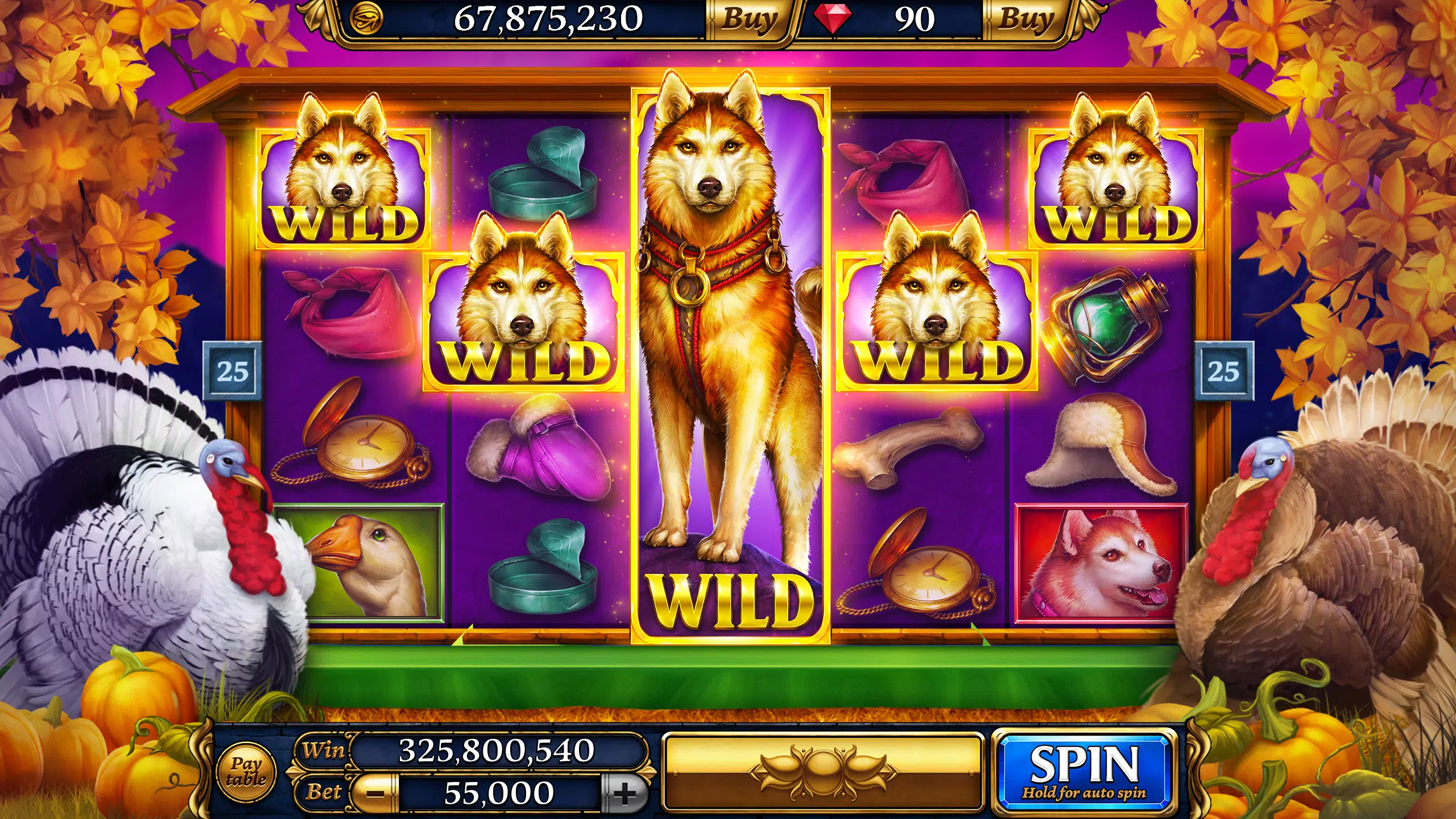Viewport: 1456px width, 819px height.
Task: Buy more coins next to the coin balance
Action: coord(748,20)
